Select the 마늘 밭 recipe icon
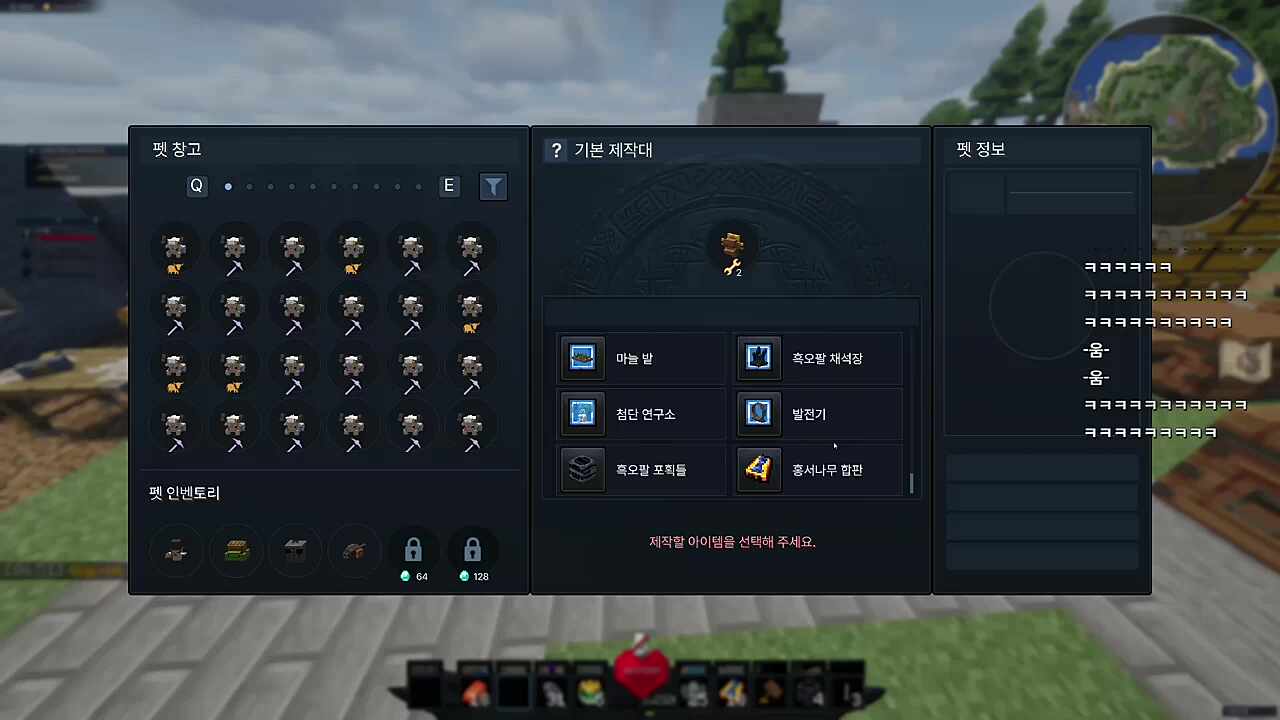Screen dimensions: 1280x720 [x=583, y=358]
